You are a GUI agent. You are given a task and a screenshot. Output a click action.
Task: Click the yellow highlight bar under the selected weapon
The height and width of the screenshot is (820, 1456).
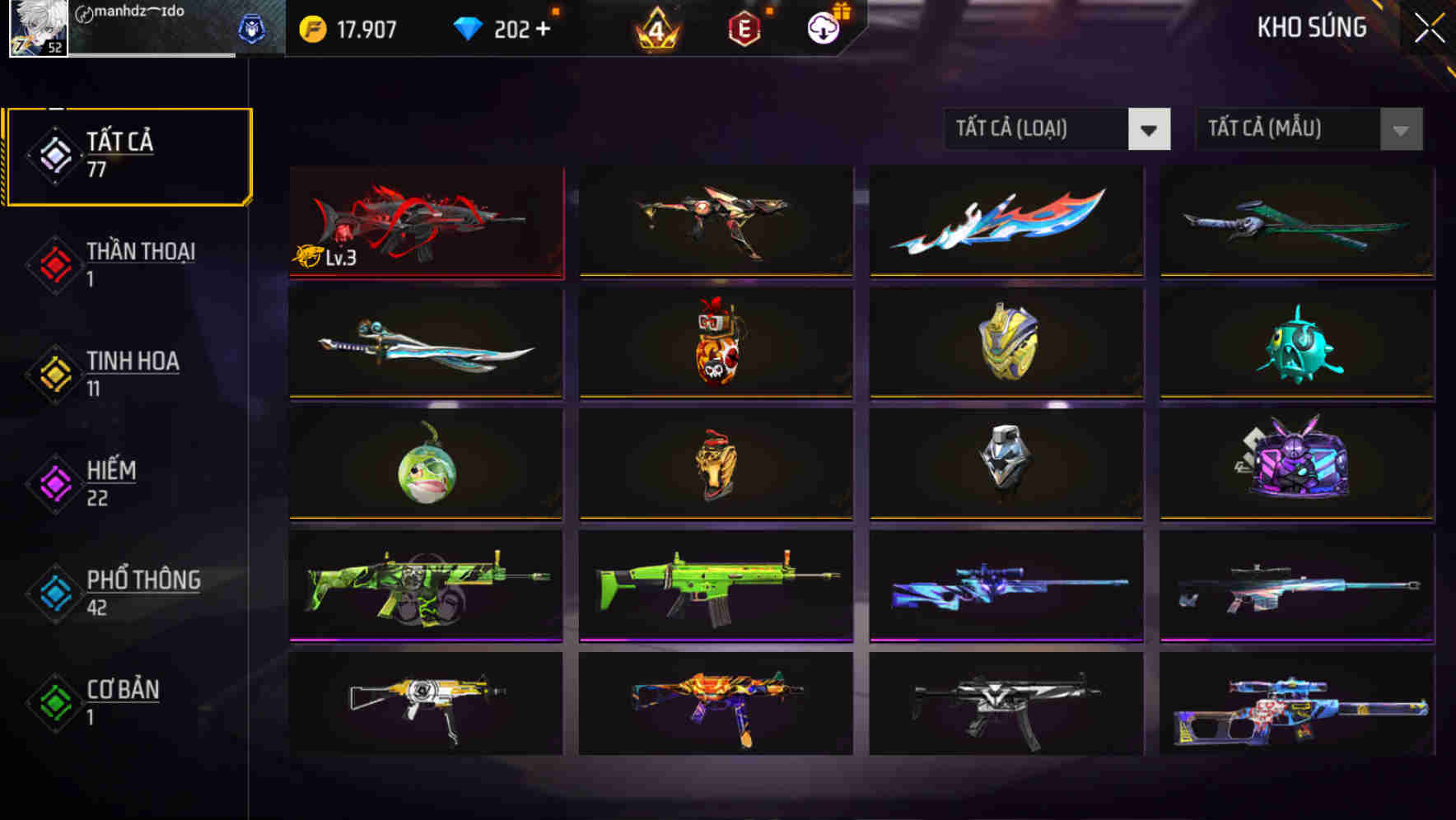pos(425,274)
